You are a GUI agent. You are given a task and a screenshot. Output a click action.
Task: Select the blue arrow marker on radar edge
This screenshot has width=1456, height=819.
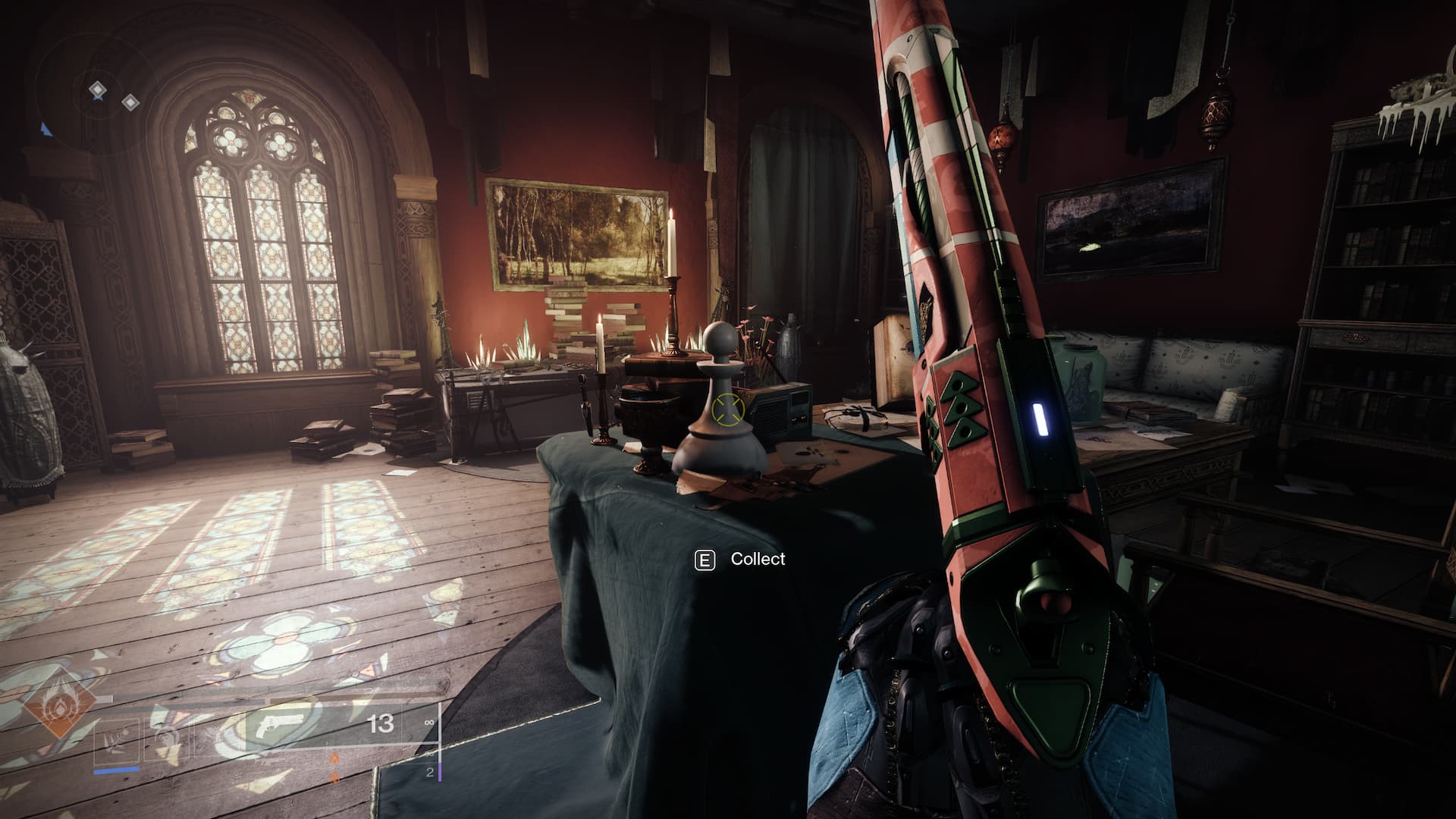tap(45, 129)
